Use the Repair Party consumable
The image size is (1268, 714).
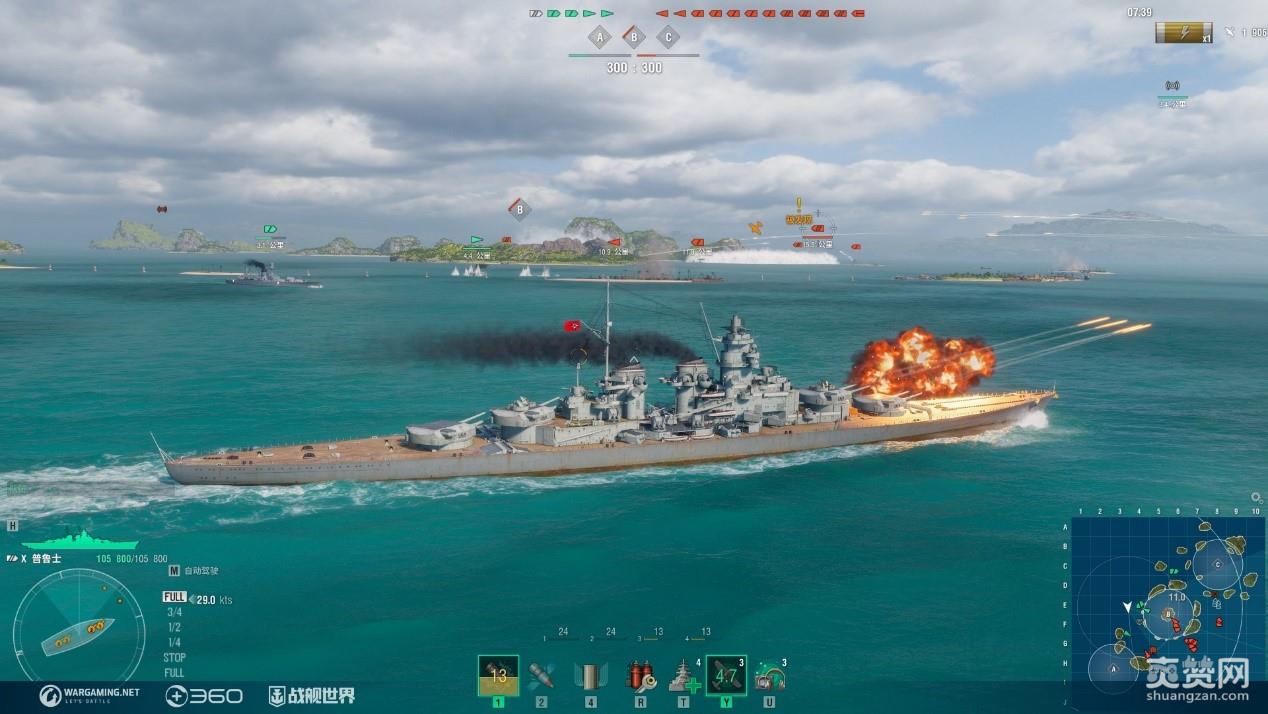pyautogui.click(x=684, y=675)
